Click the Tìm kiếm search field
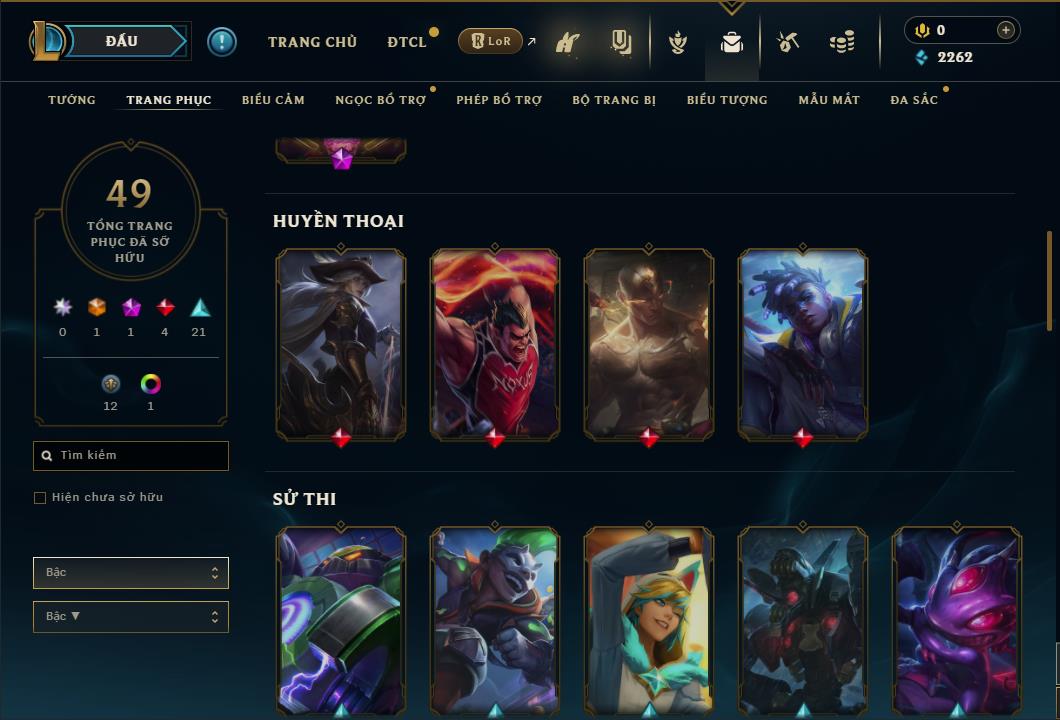Viewport: 1060px width, 720px height. (131, 456)
